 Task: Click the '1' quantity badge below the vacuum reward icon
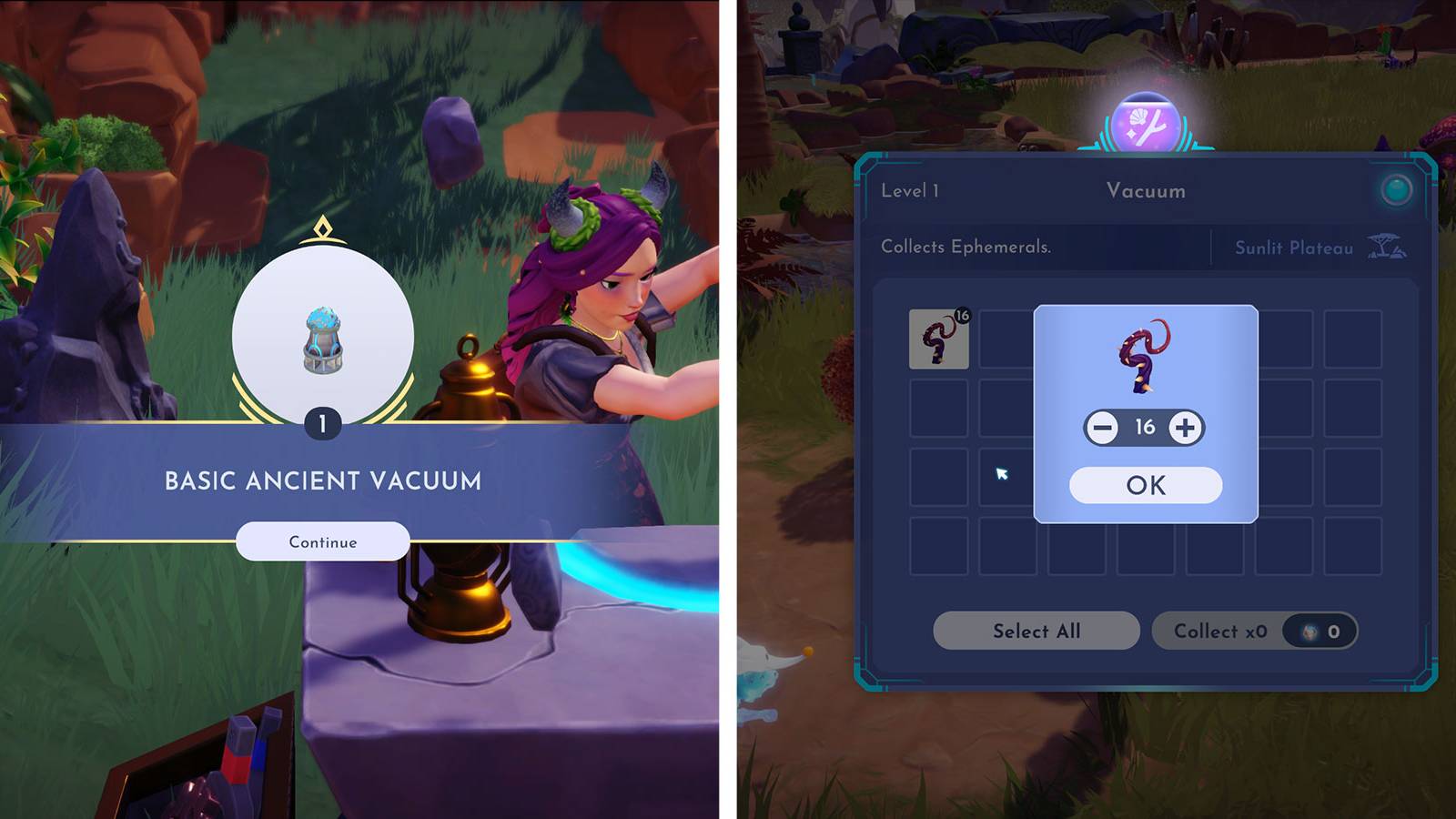(x=323, y=422)
